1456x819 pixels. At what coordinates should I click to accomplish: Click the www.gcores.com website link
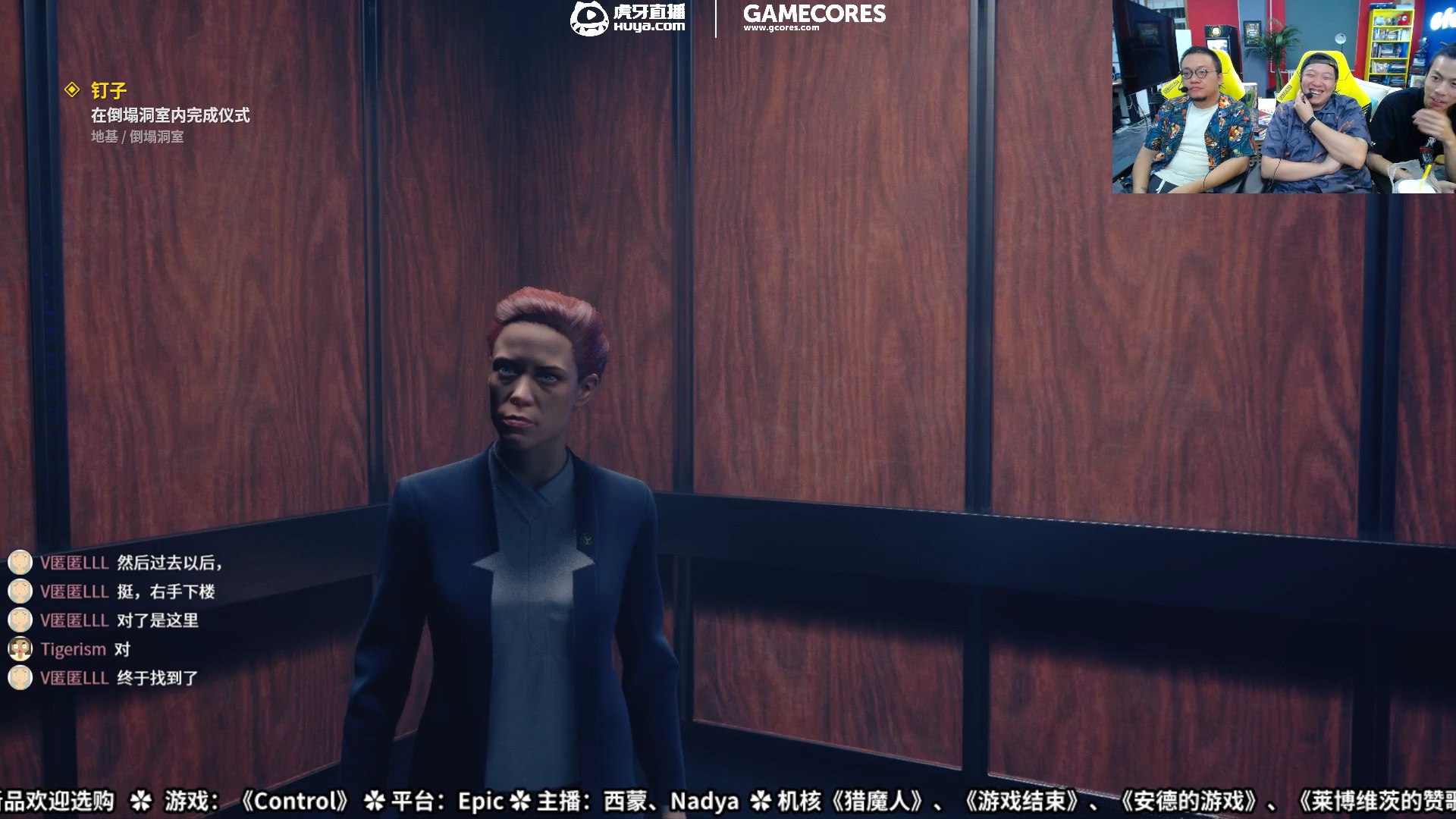(x=782, y=27)
